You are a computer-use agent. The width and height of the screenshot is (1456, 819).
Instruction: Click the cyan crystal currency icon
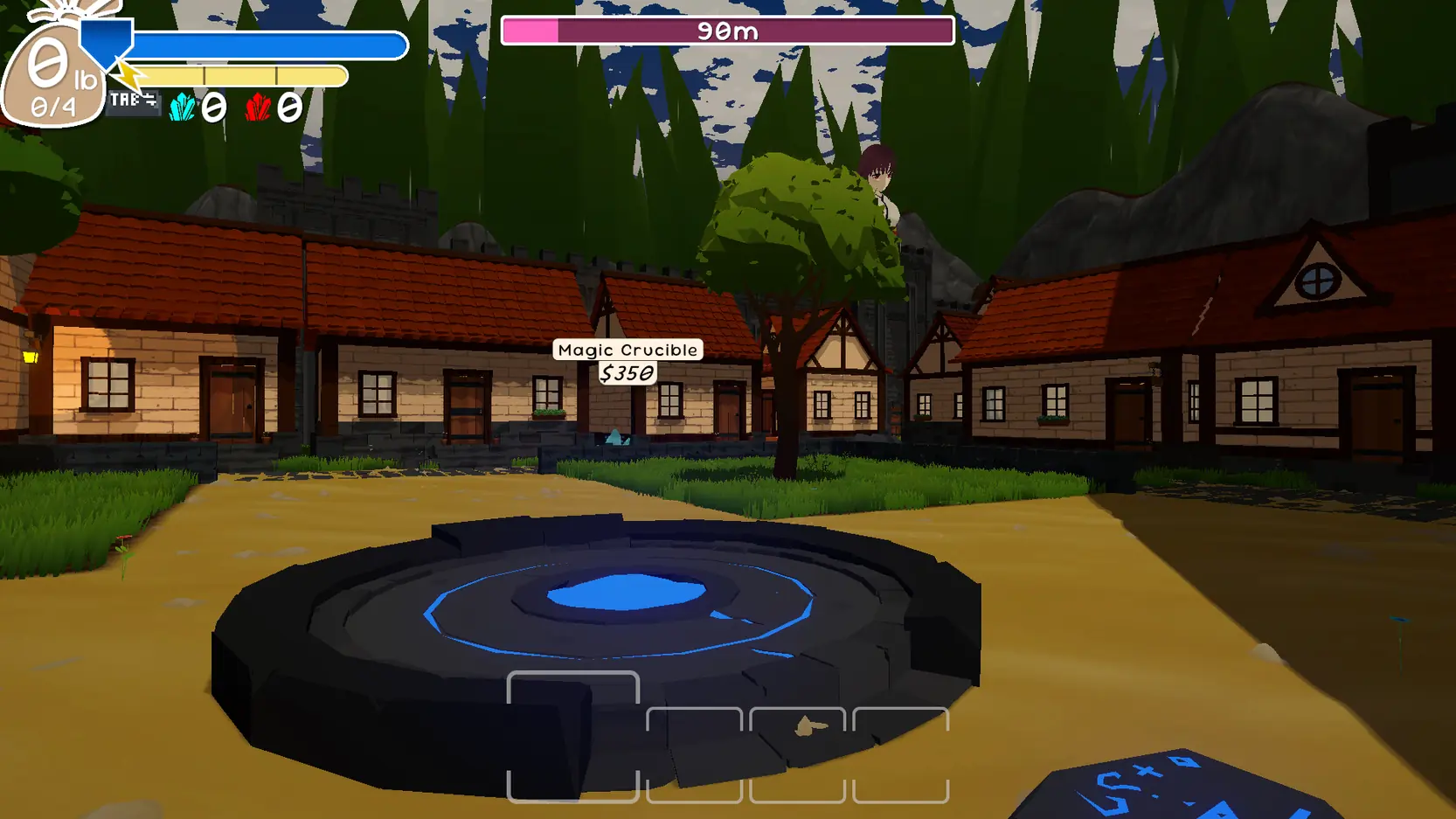coord(183,108)
